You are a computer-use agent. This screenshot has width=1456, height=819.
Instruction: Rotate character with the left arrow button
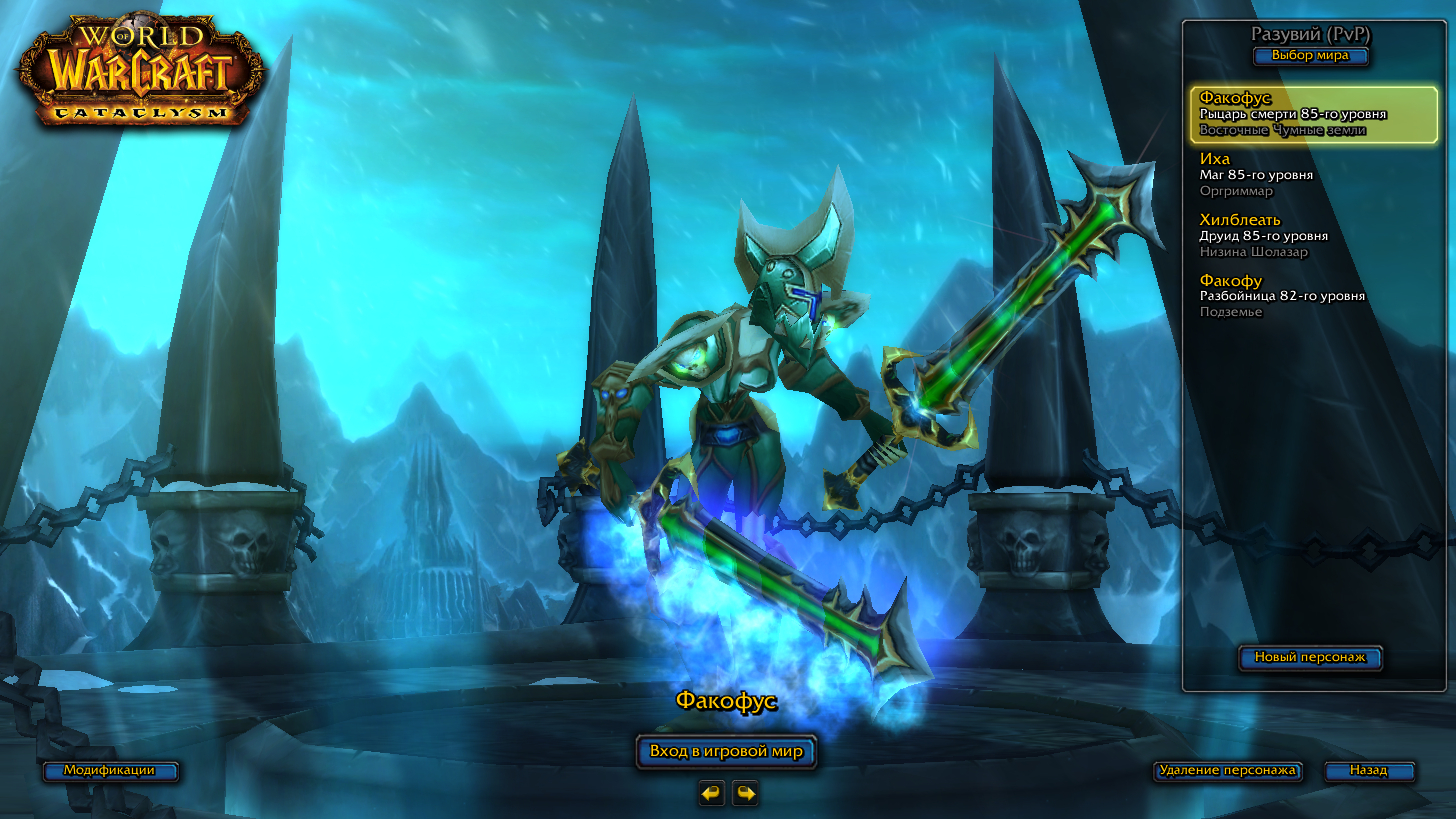pyautogui.click(x=711, y=793)
